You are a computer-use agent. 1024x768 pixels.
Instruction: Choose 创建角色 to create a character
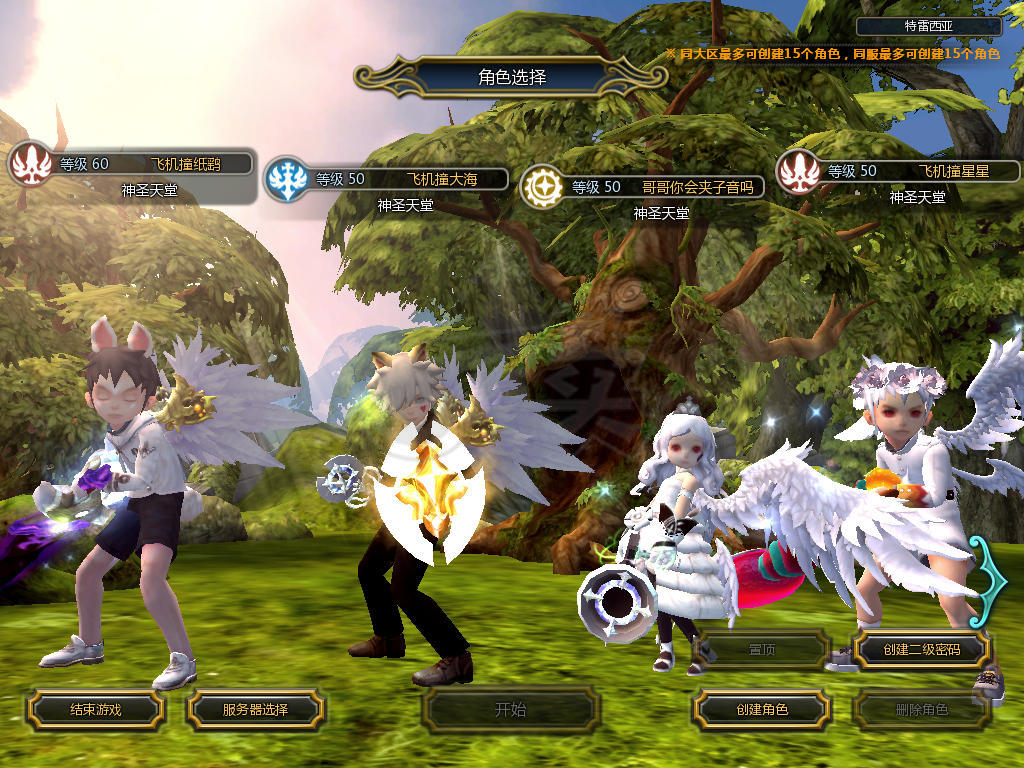pyautogui.click(x=761, y=710)
